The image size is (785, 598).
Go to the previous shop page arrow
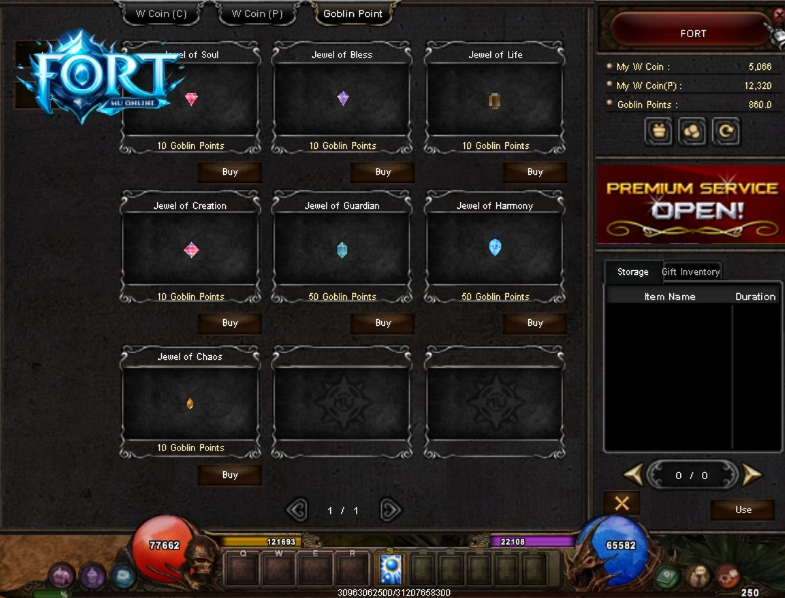[297, 510]
